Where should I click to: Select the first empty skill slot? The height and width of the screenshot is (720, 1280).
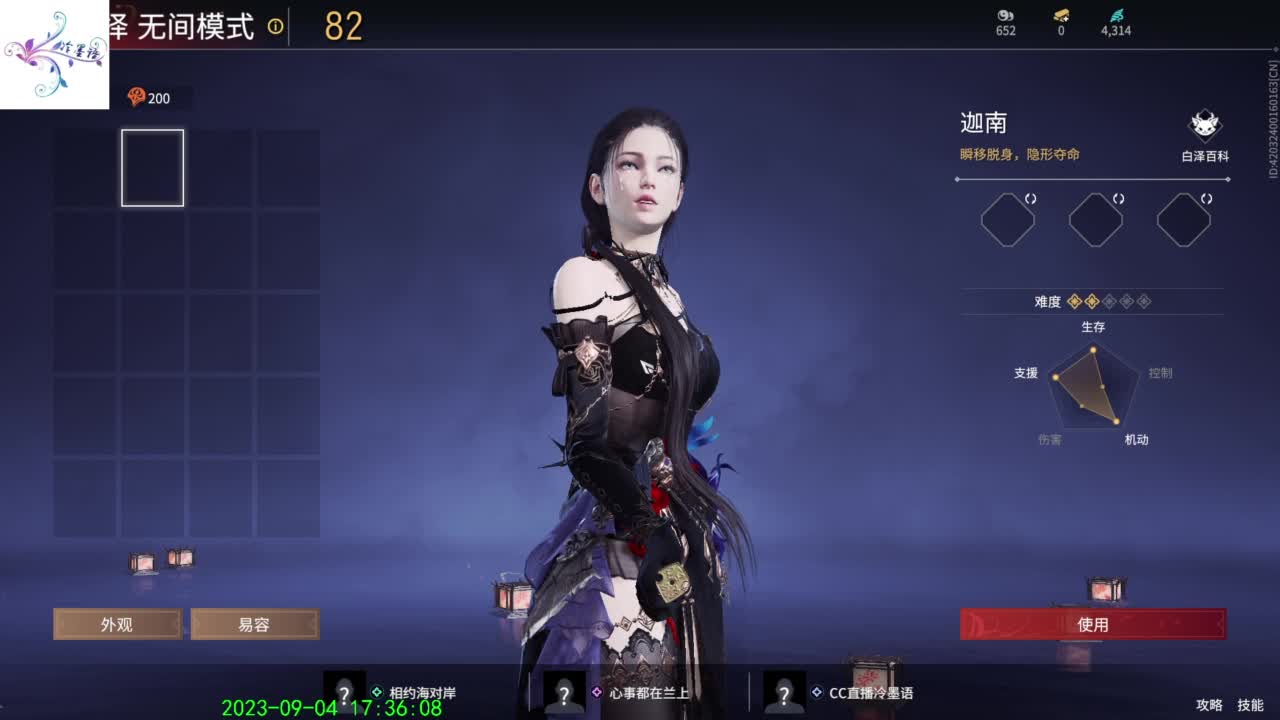[x=1007, y=218]
